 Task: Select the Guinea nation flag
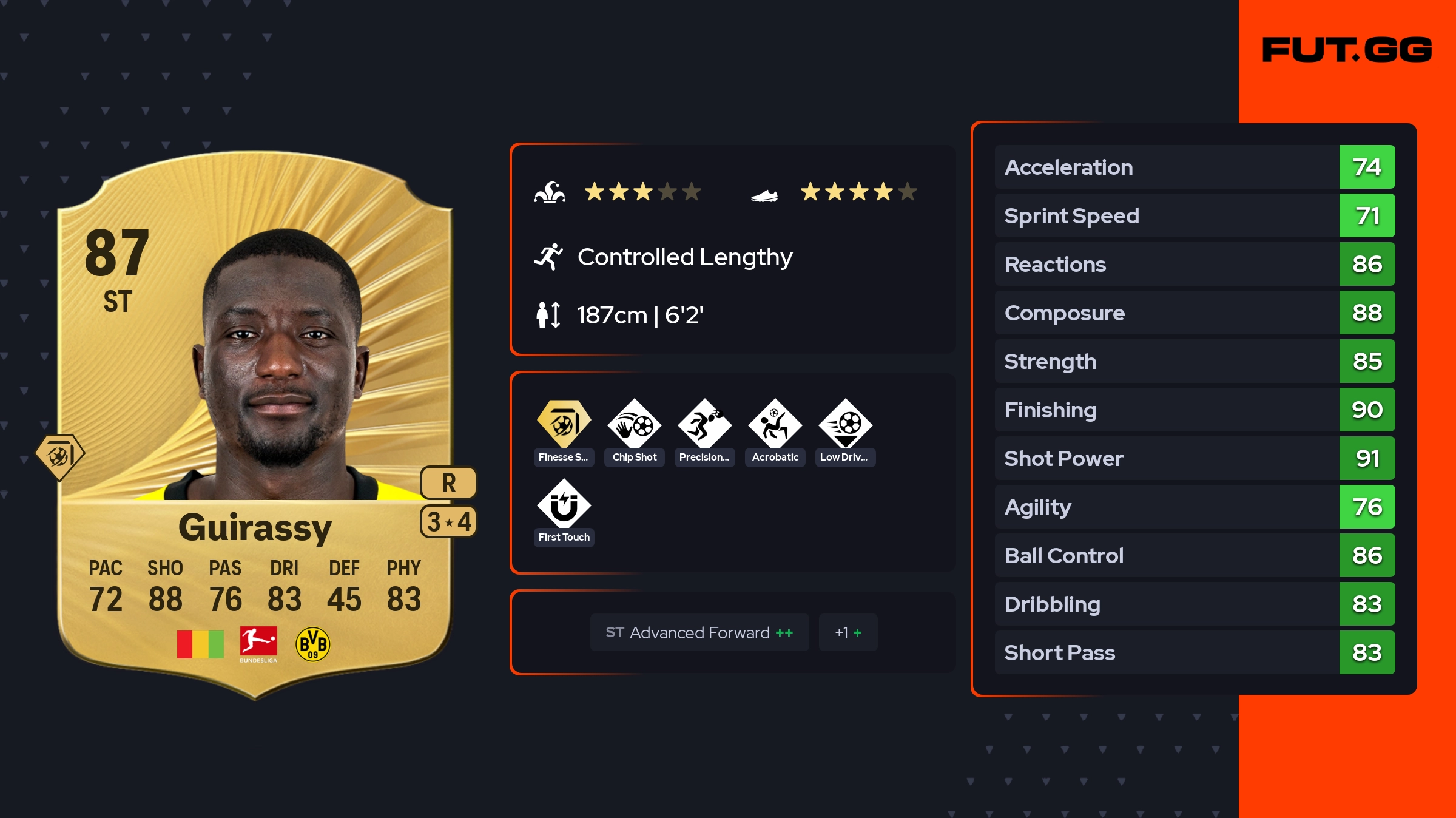[200, 644]
